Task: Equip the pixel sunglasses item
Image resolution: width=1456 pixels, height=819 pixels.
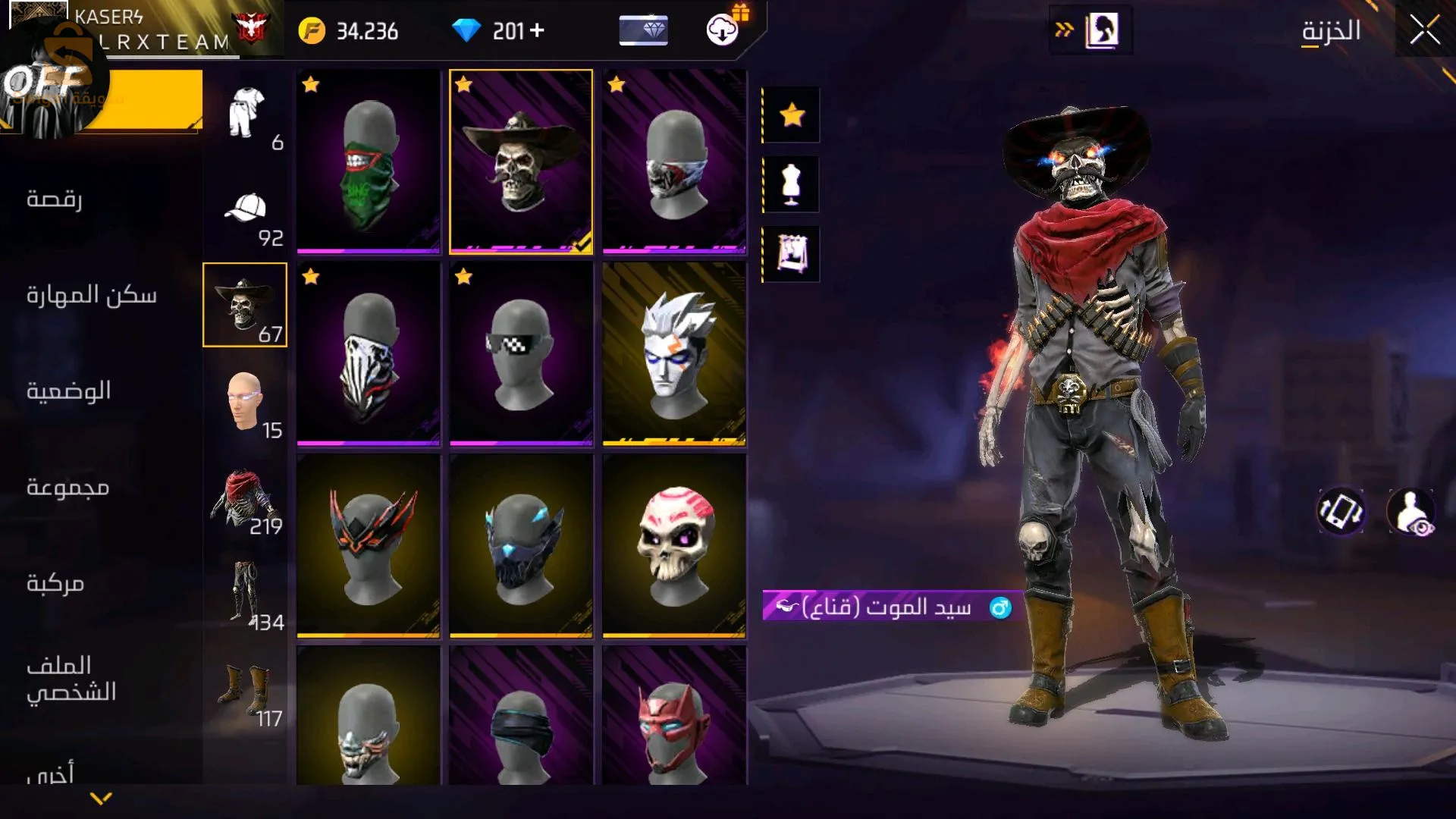Action: click(x=521, y=353)
